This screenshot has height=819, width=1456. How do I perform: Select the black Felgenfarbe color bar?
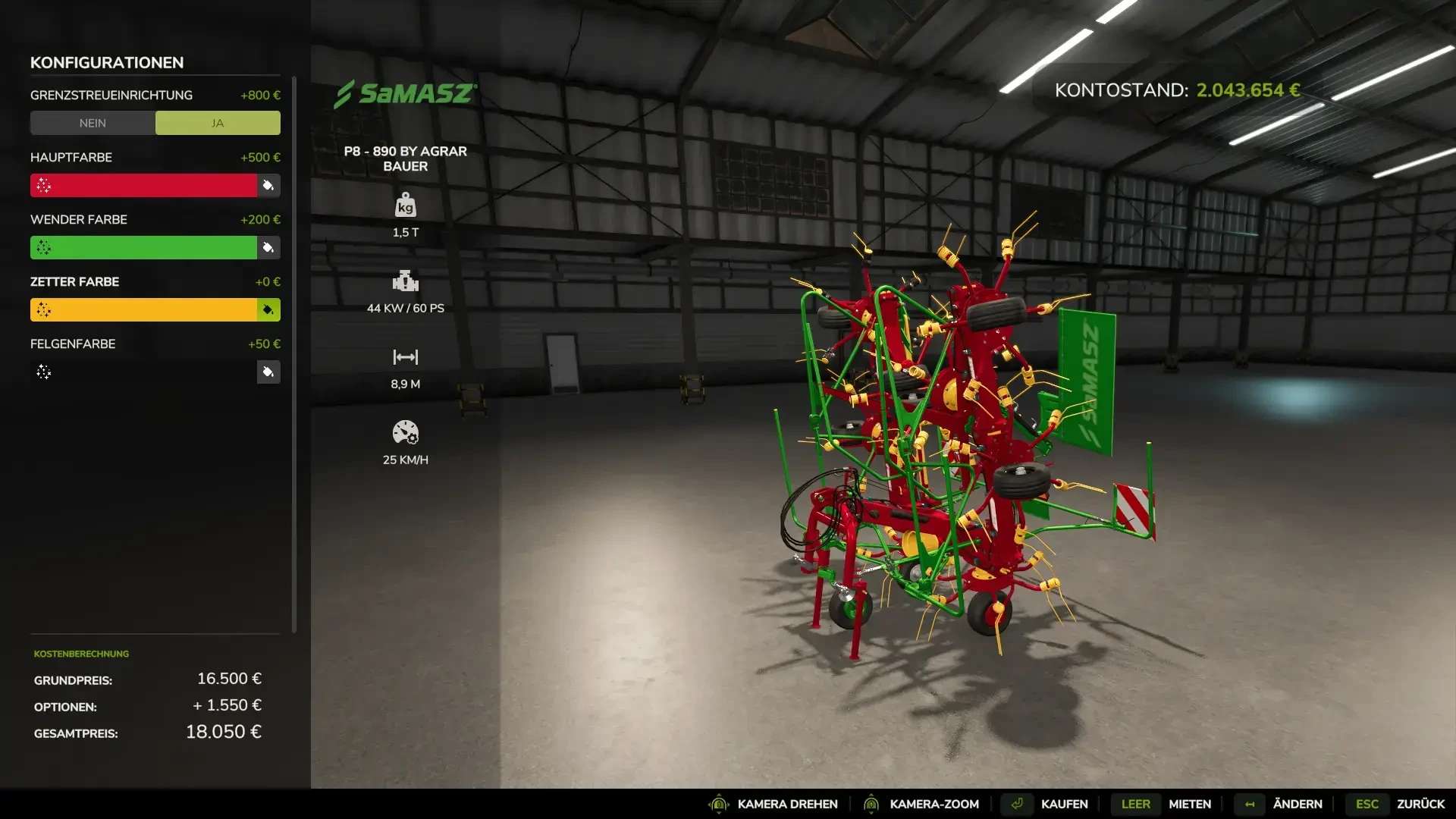click(x=144, y=372)
